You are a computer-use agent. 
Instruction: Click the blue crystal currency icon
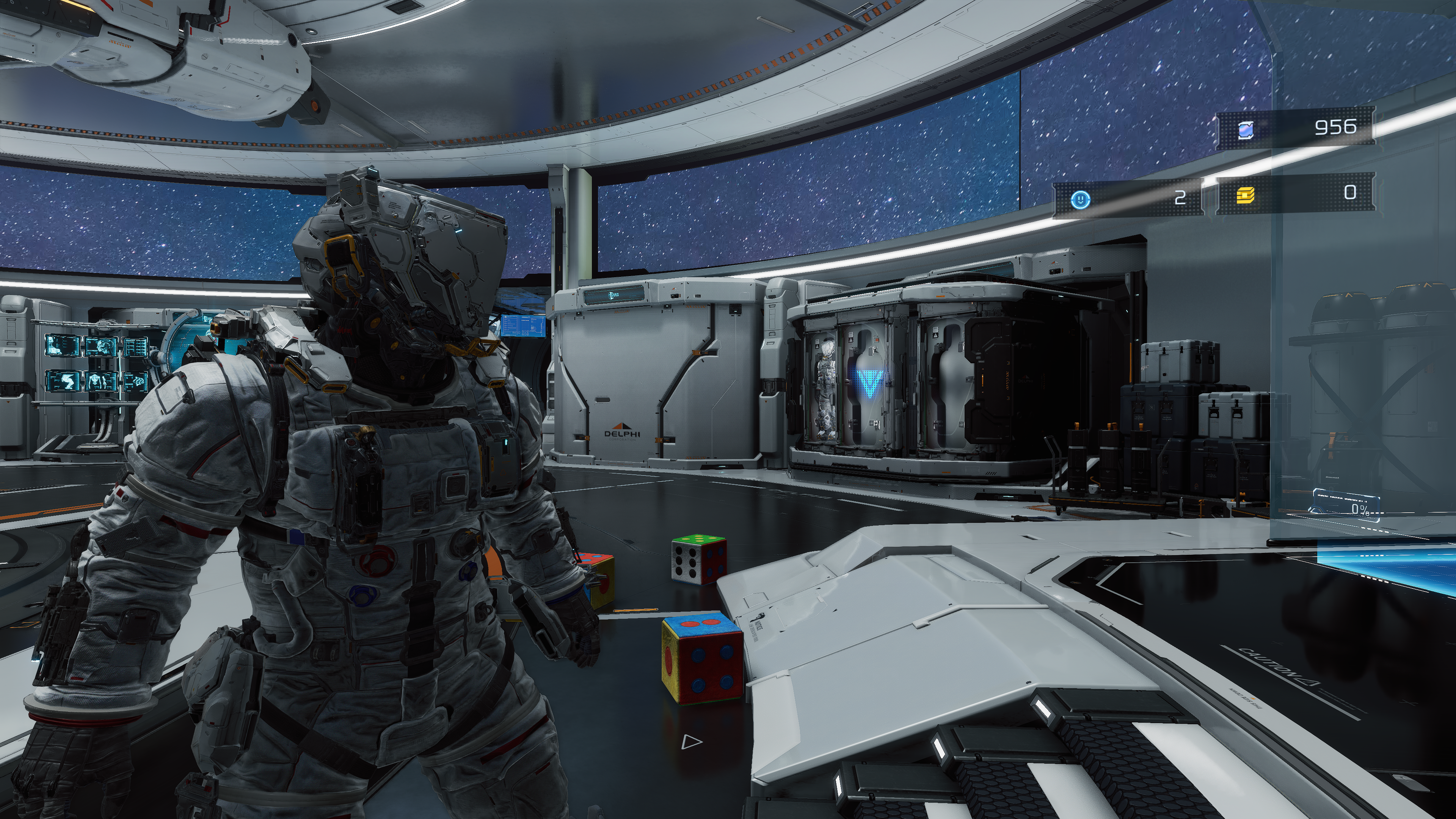coord(1246,130)
